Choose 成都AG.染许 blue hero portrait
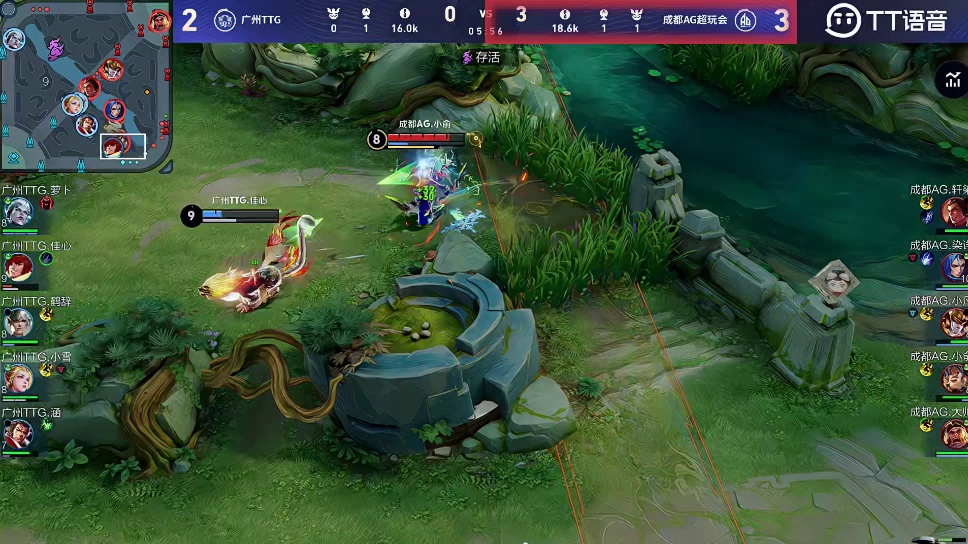Screen dimensions: 968x544 [953, 266]
